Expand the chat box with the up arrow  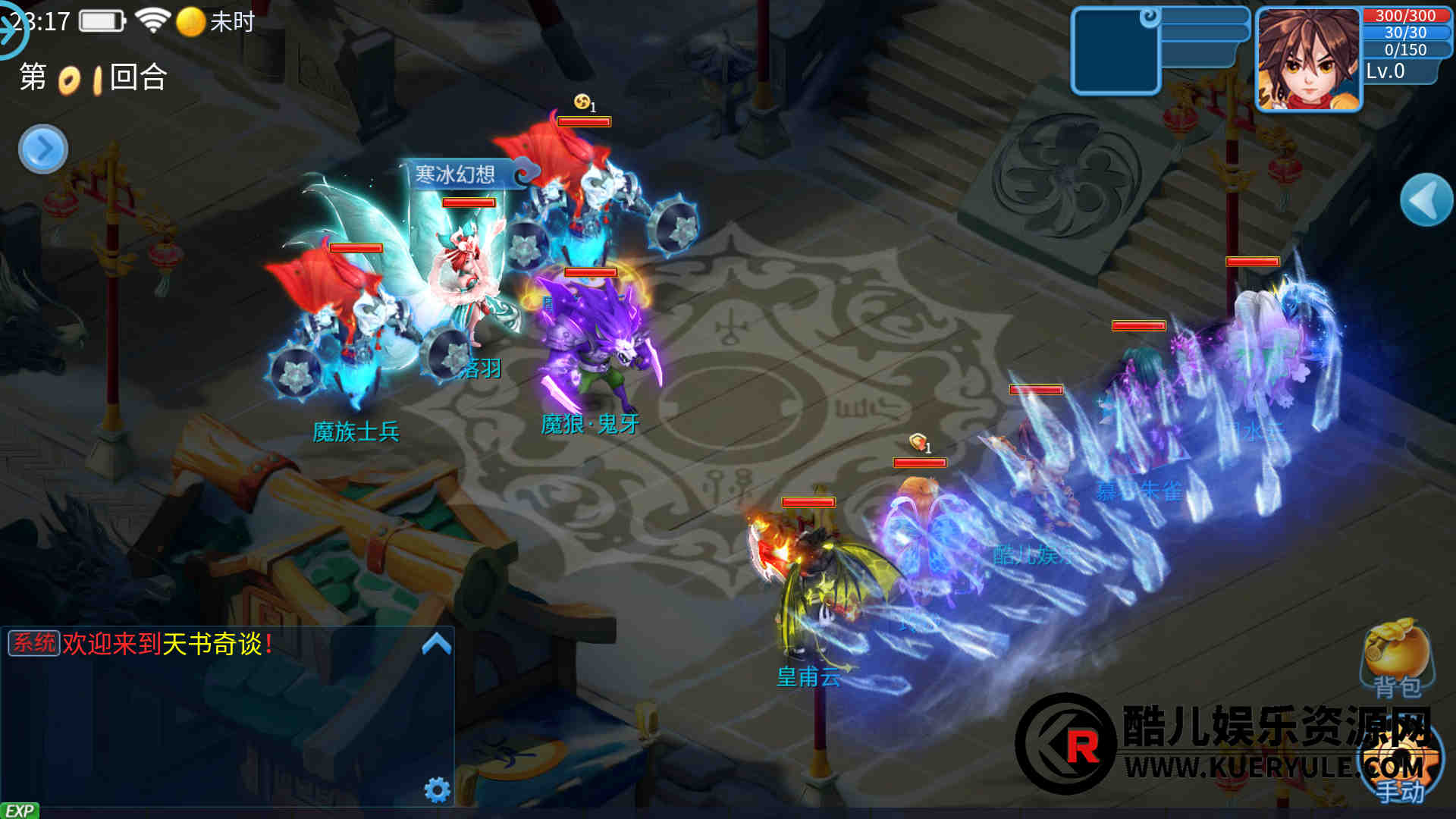(x=436, y=645)
